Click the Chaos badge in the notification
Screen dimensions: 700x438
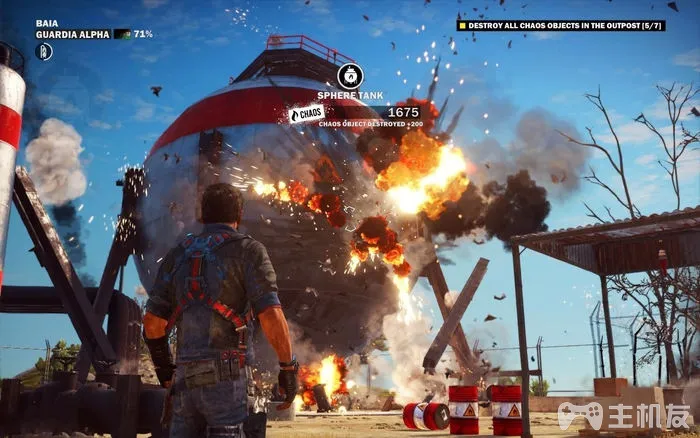click(x=307, y=114)
